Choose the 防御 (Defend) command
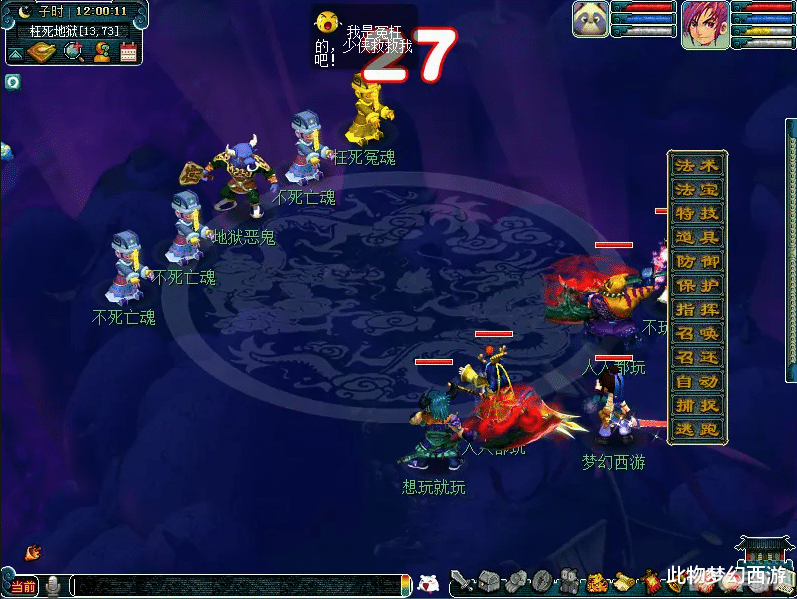The image size is (797, 599). (696, 262)
